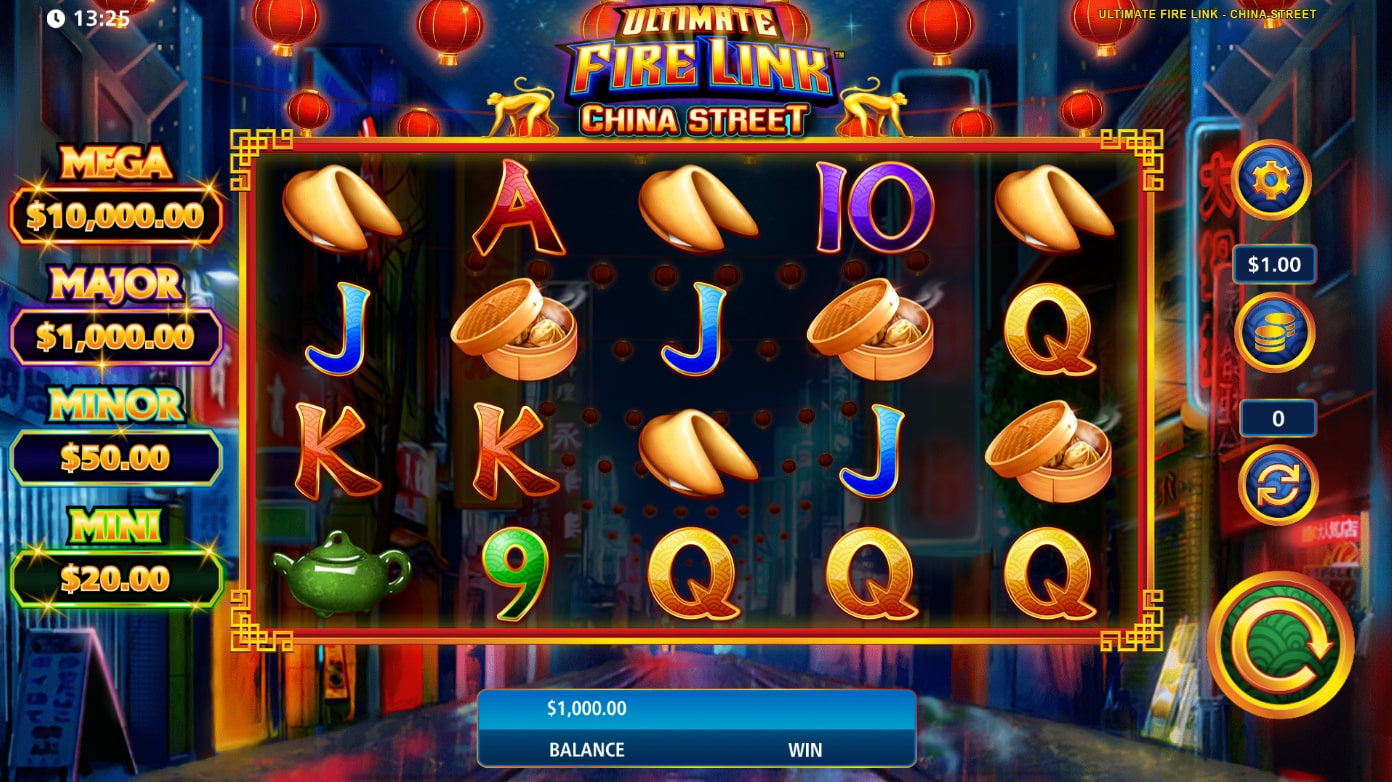
Task: Open the $1.00 bet amount field
Action: pyautogui.click(x=1274, y=264)
